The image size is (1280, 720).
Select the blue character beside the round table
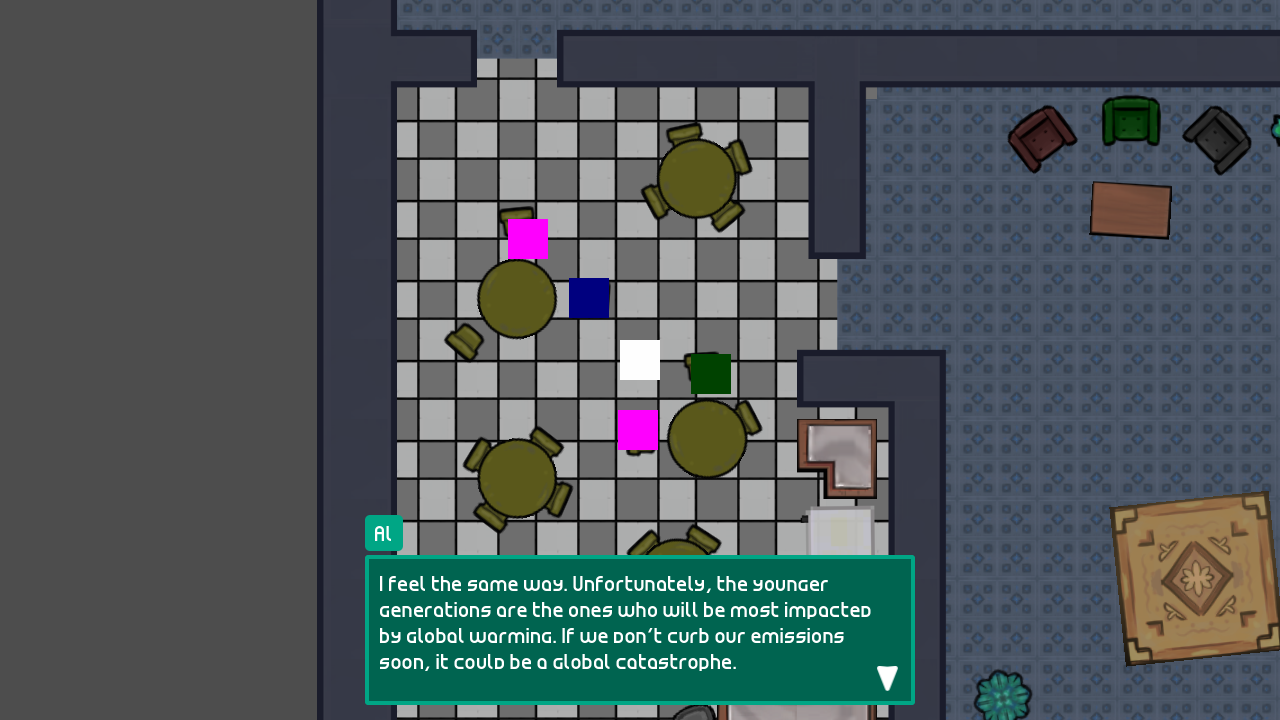click(x=589, y=298)
